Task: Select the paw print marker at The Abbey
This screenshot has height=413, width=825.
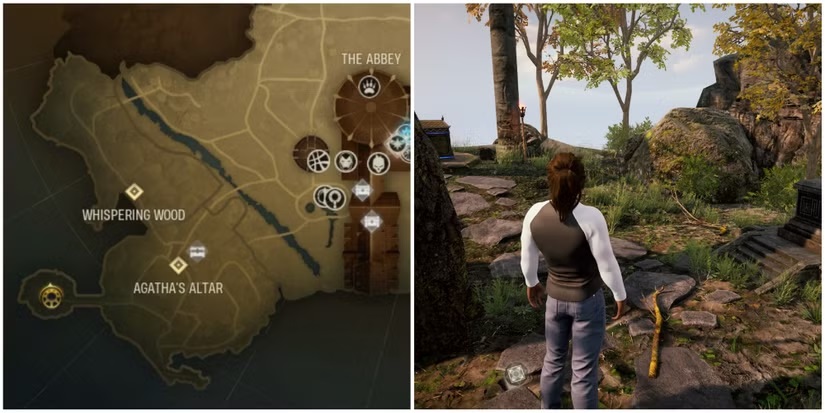Action: 370,86
